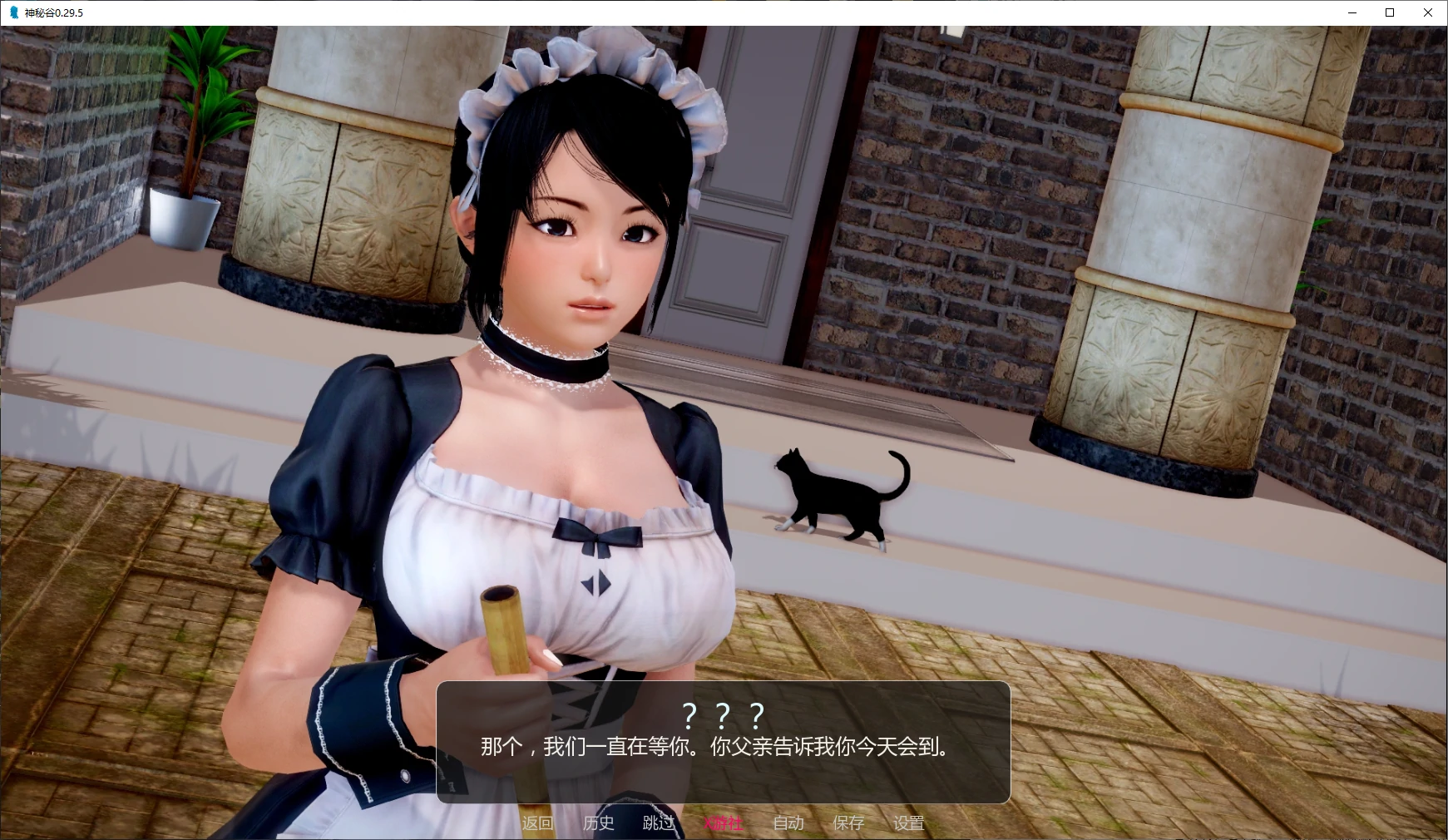Open the 历史 dialogue history
Image resolution: width=1448 pixels, height=840 pixels.
point(600,823)
